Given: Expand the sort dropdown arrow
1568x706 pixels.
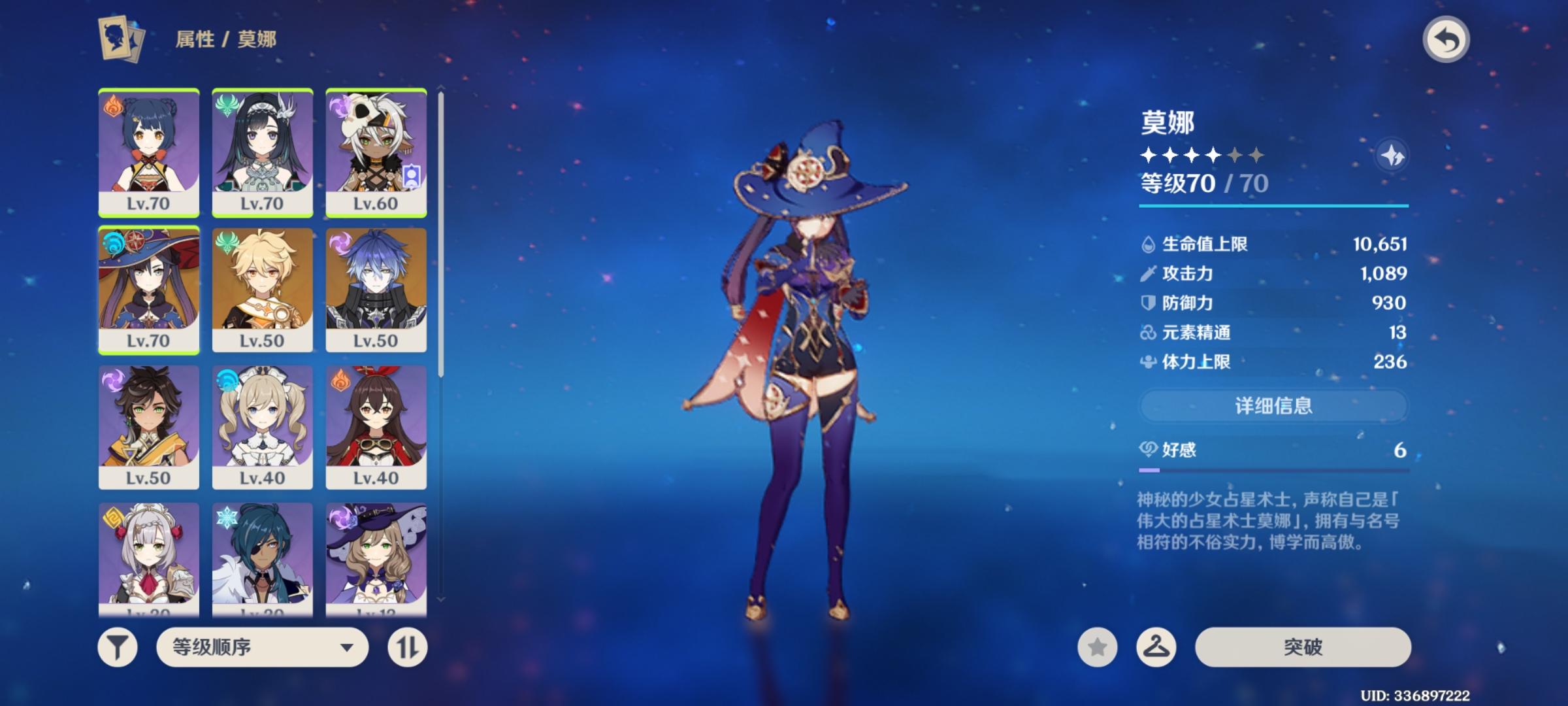Looking at the screenshot, I should 347,648.
